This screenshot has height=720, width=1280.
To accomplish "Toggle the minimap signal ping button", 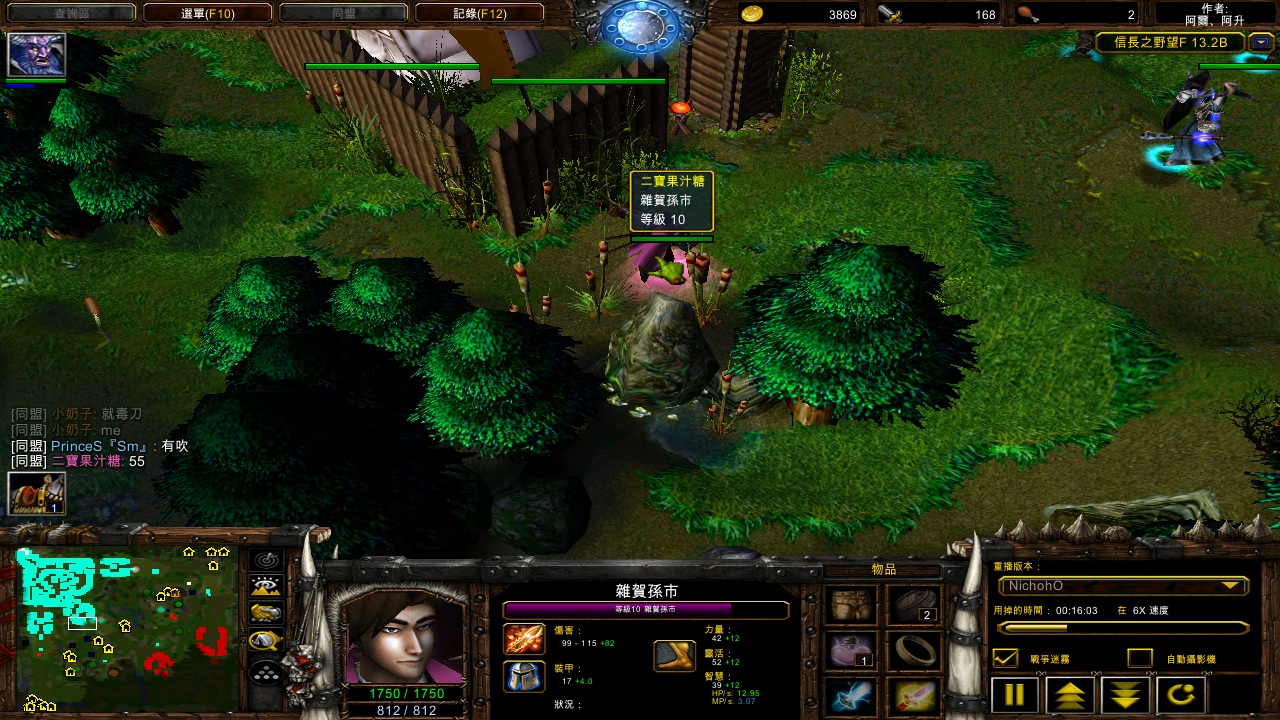I will pos(266,560).
